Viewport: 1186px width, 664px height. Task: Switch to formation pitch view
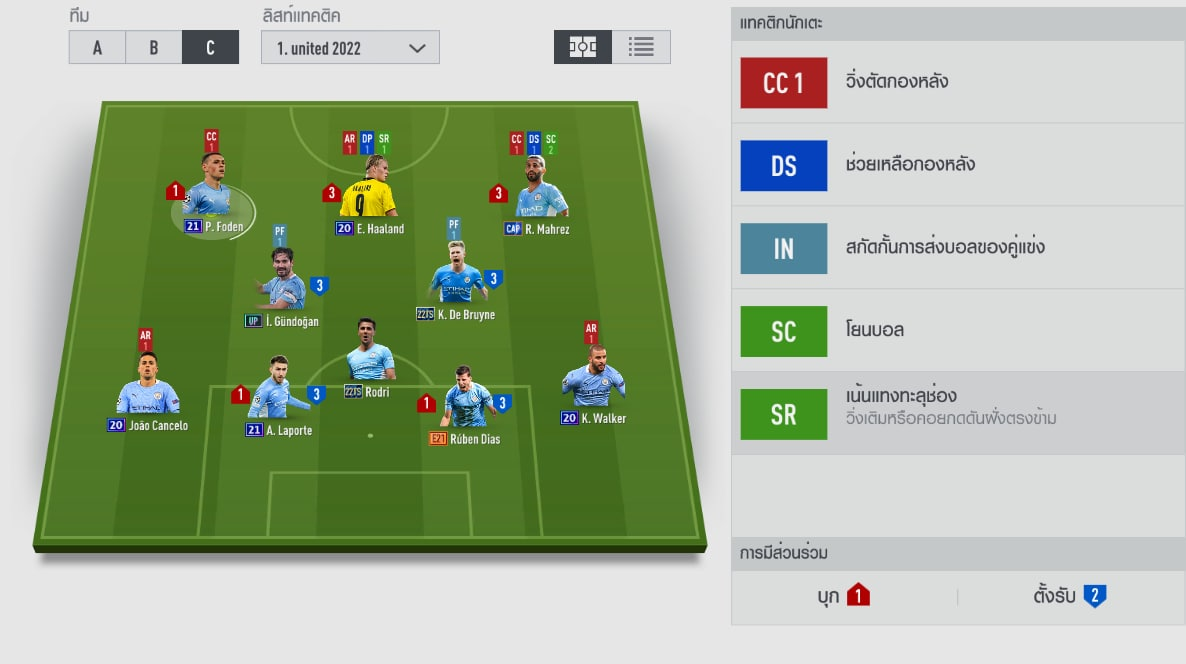(583, 47)
